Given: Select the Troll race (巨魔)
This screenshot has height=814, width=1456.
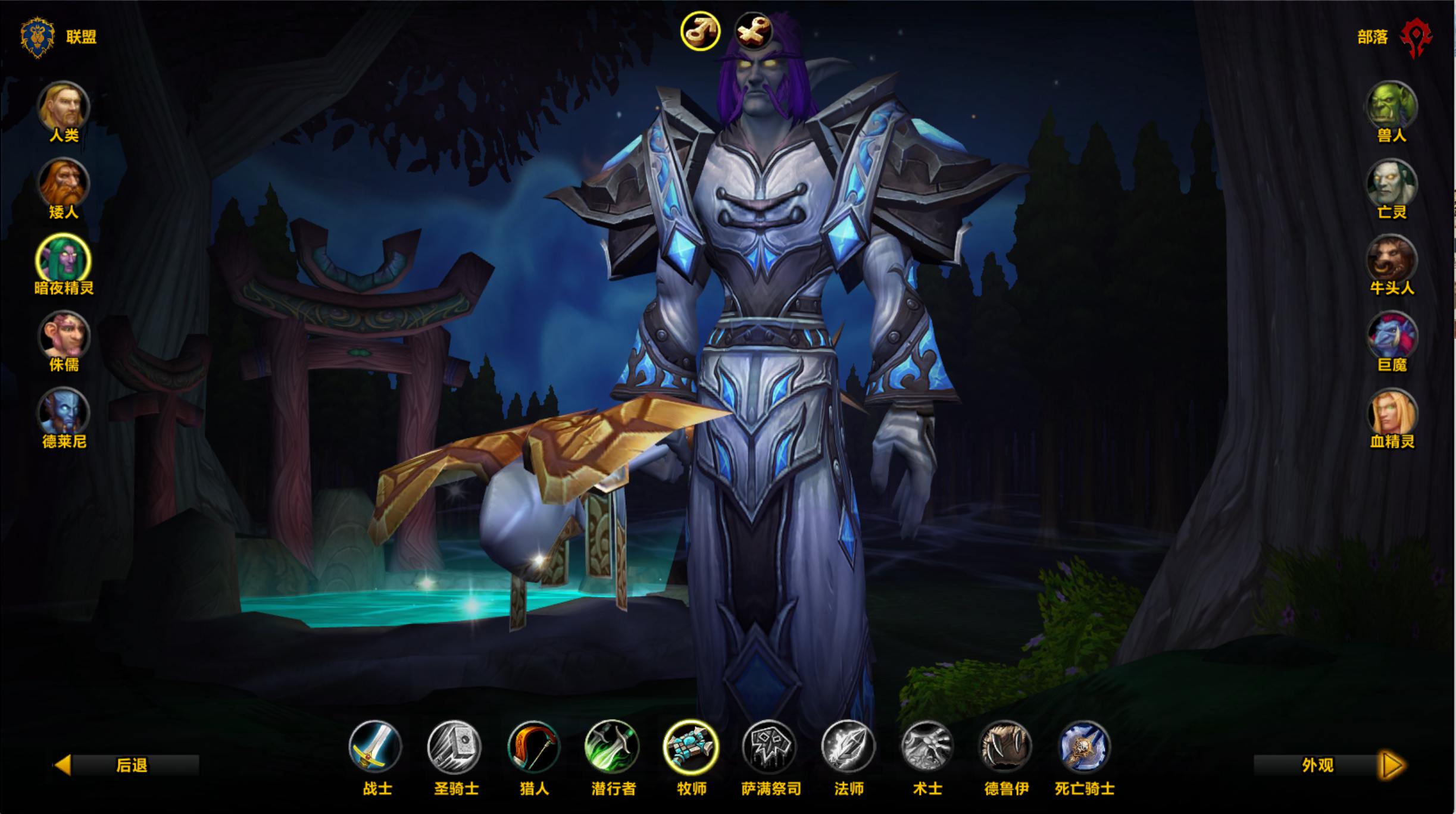Looking at the screenshot, I should click(1391, 337).
